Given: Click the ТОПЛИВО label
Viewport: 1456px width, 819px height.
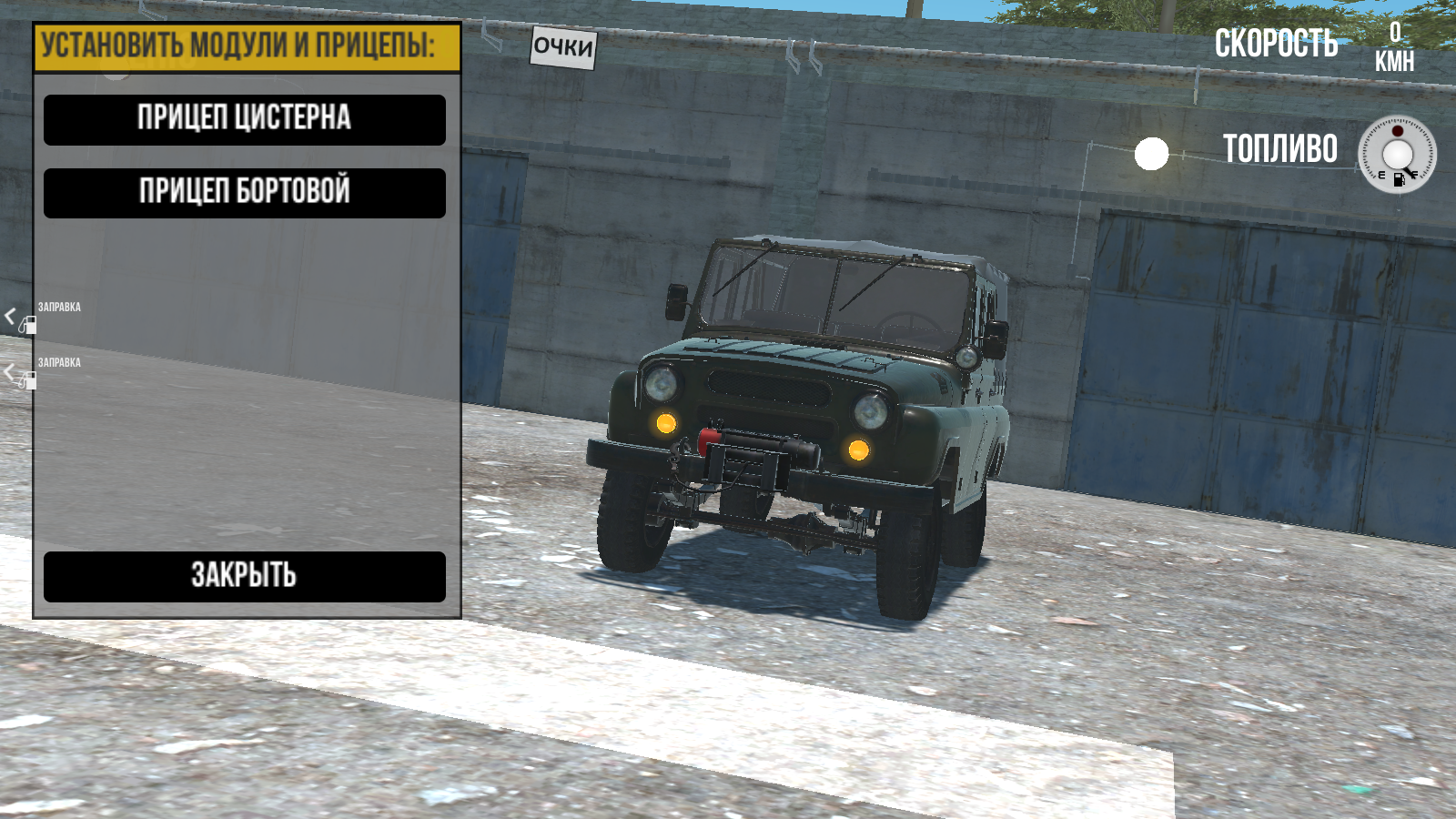Looking at the screenshot, I should point(1279,148).
